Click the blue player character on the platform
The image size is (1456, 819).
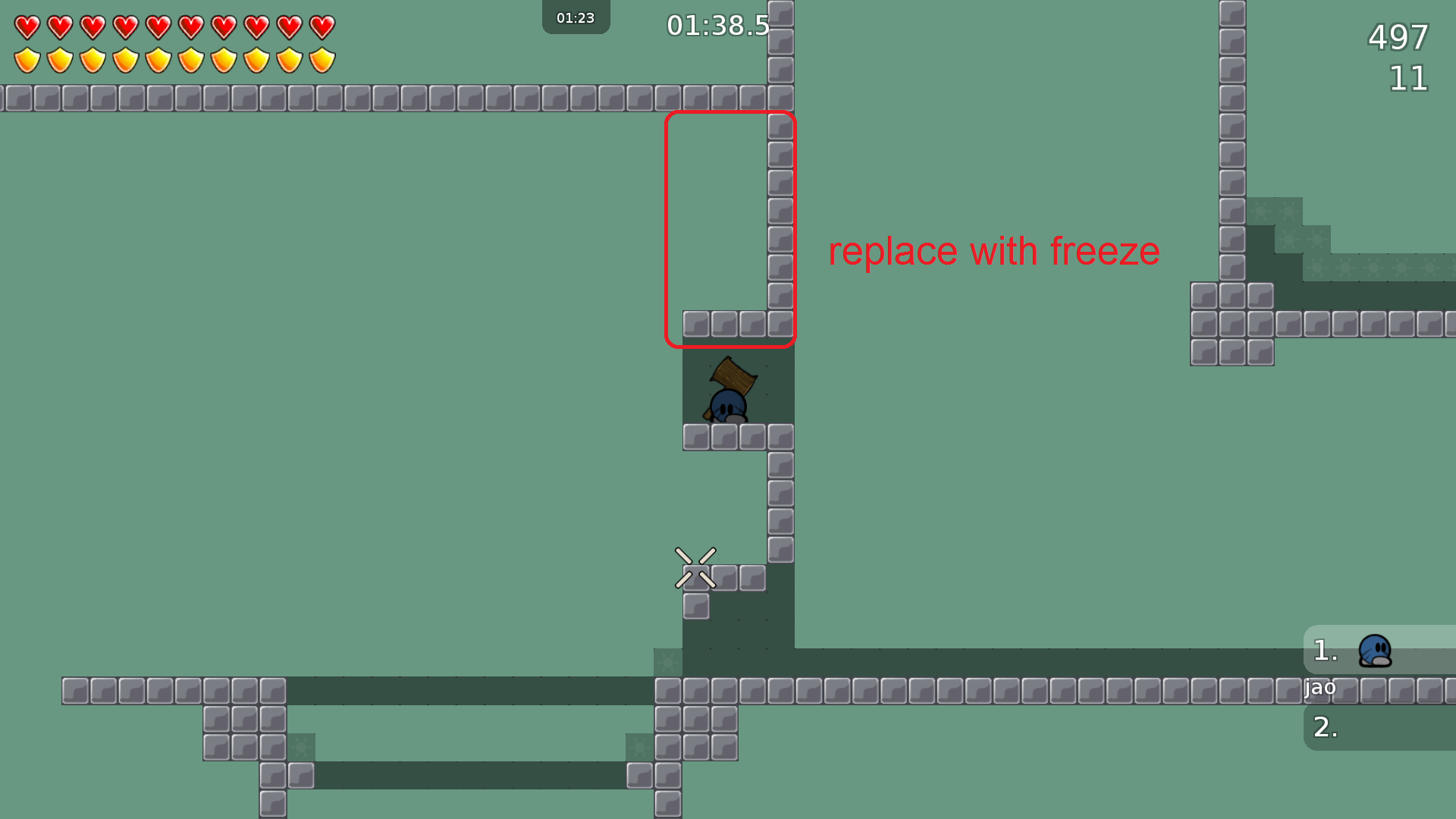click(x=730, y=404)
